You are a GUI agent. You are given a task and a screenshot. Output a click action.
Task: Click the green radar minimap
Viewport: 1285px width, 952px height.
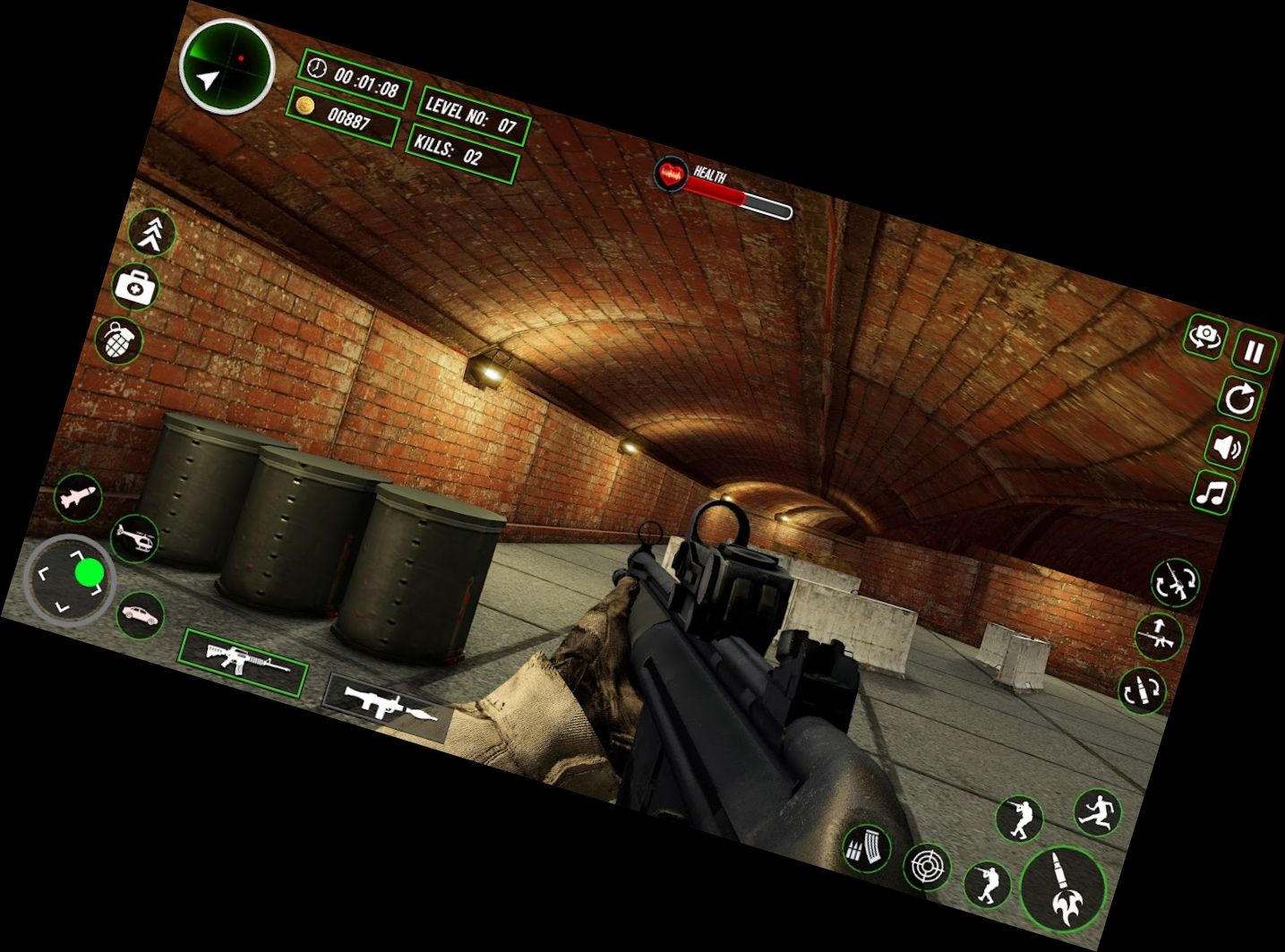(226, 66)
